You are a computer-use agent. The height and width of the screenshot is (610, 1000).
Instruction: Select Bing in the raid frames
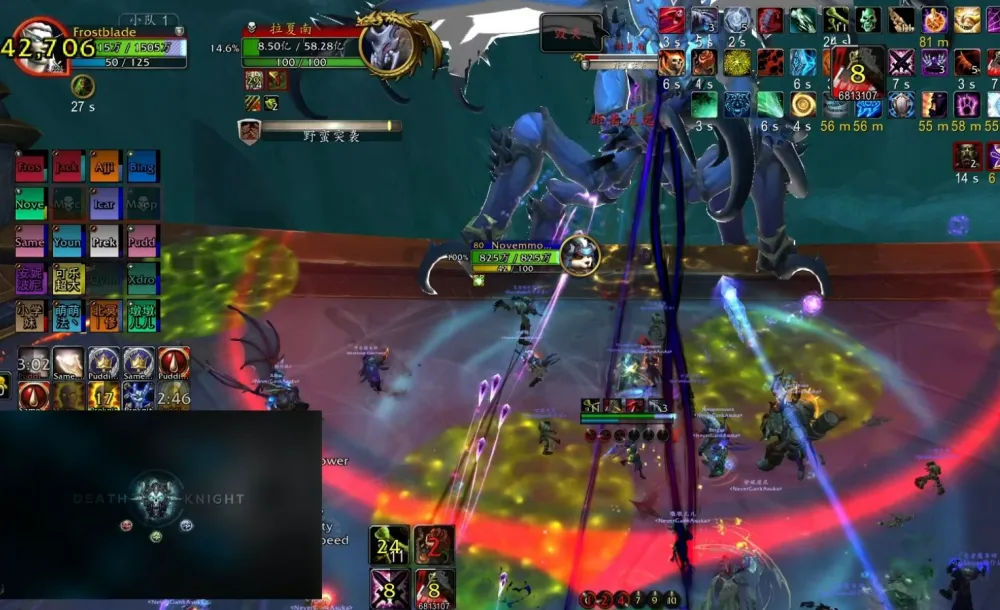[x=142, y=166]
